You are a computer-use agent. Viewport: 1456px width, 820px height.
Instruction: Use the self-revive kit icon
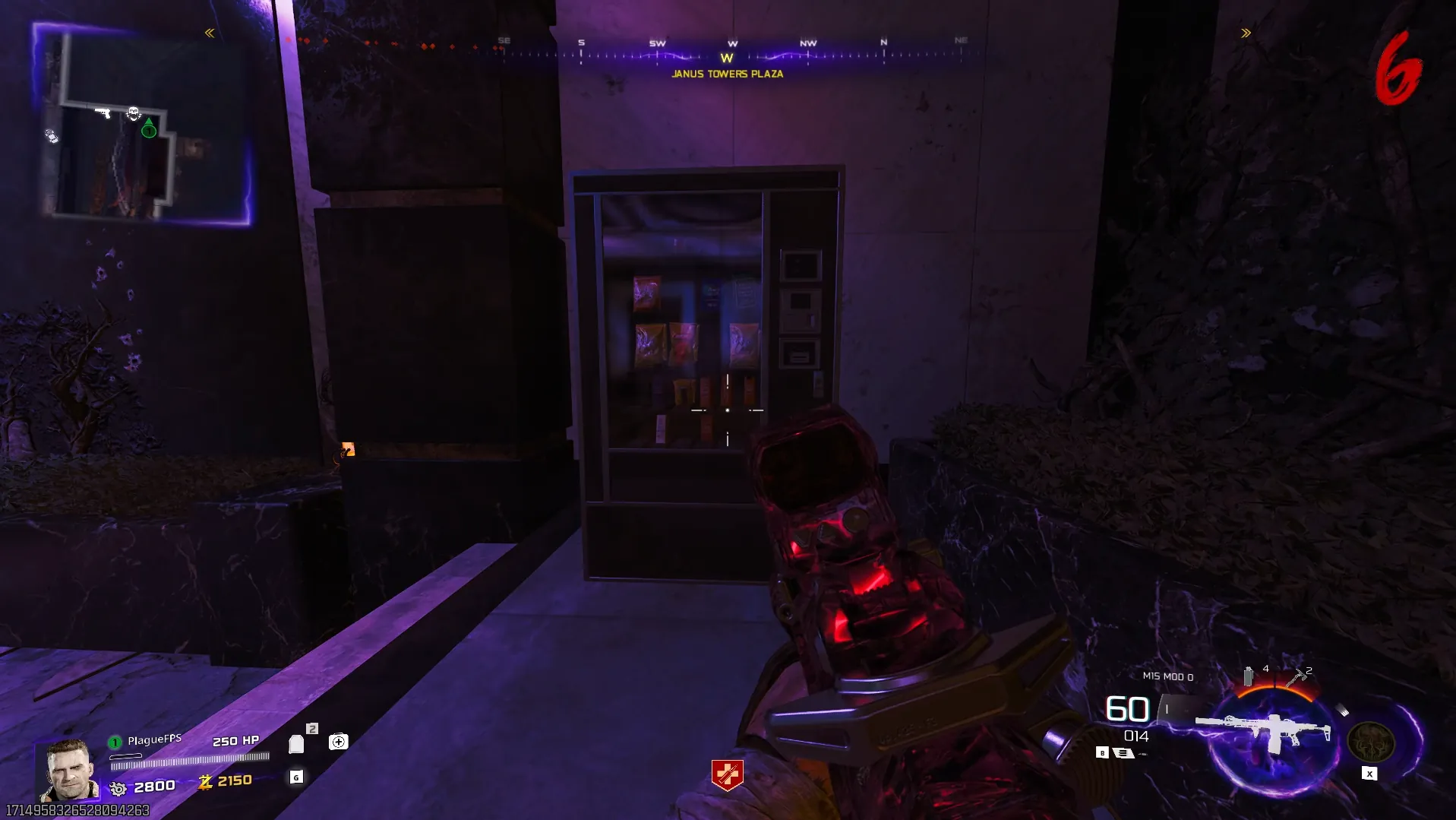[x=338, y=742]
